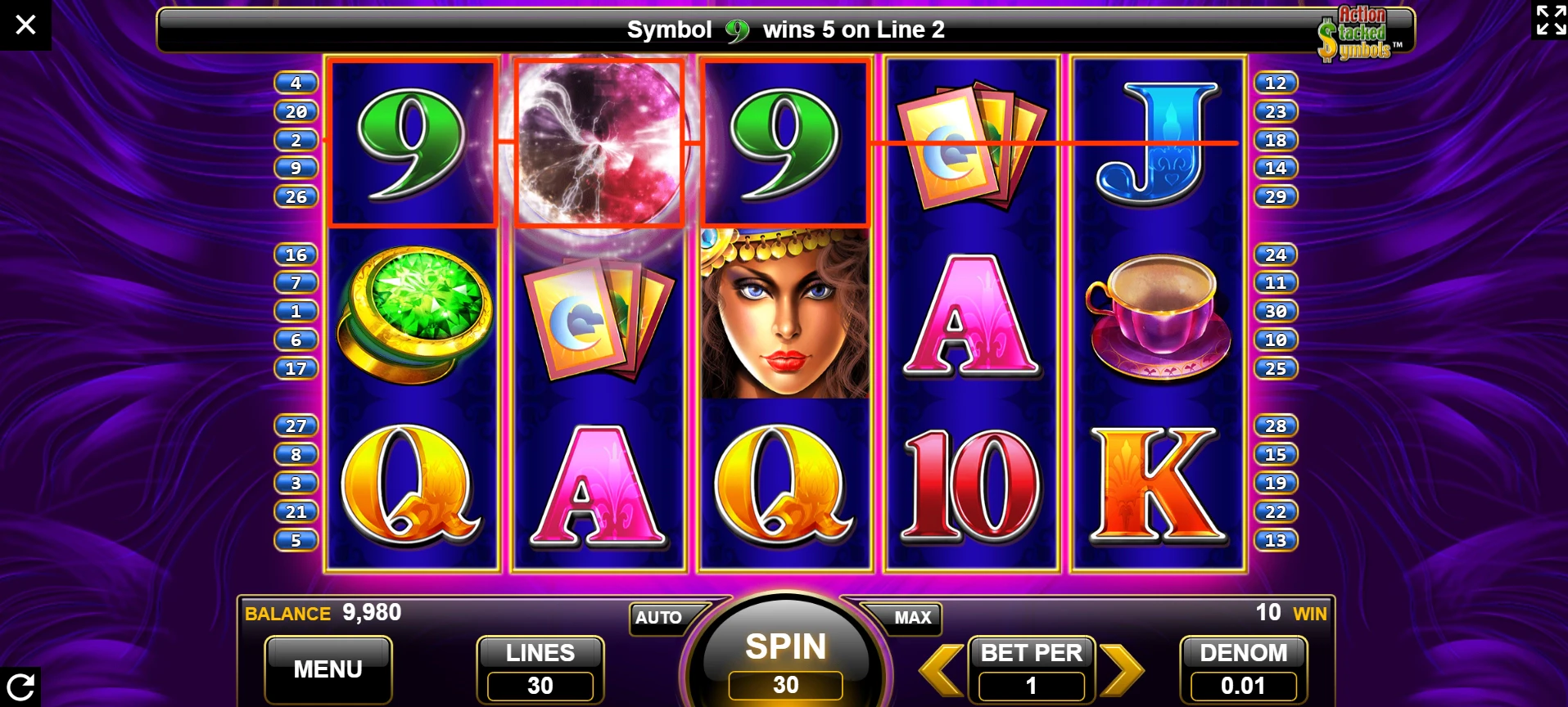The image size is (1568, 707).
Task: Open the game MENU
Action: point(328,669)
